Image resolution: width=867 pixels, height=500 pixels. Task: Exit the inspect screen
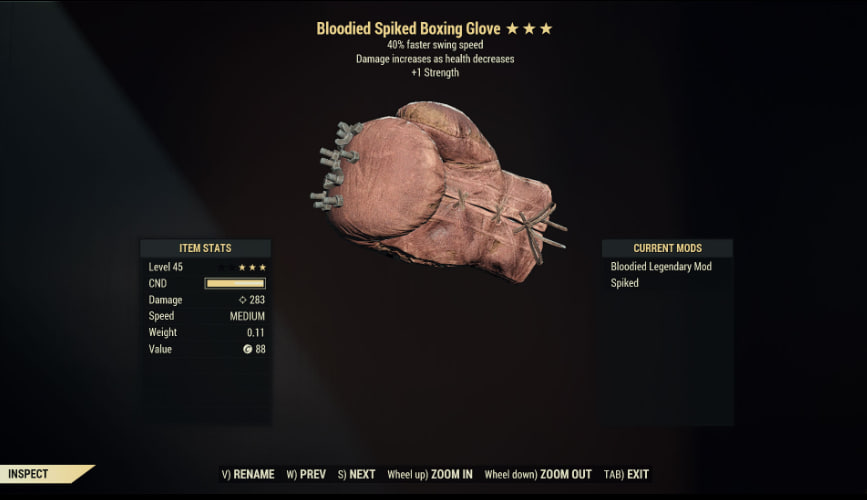[628, 474]
